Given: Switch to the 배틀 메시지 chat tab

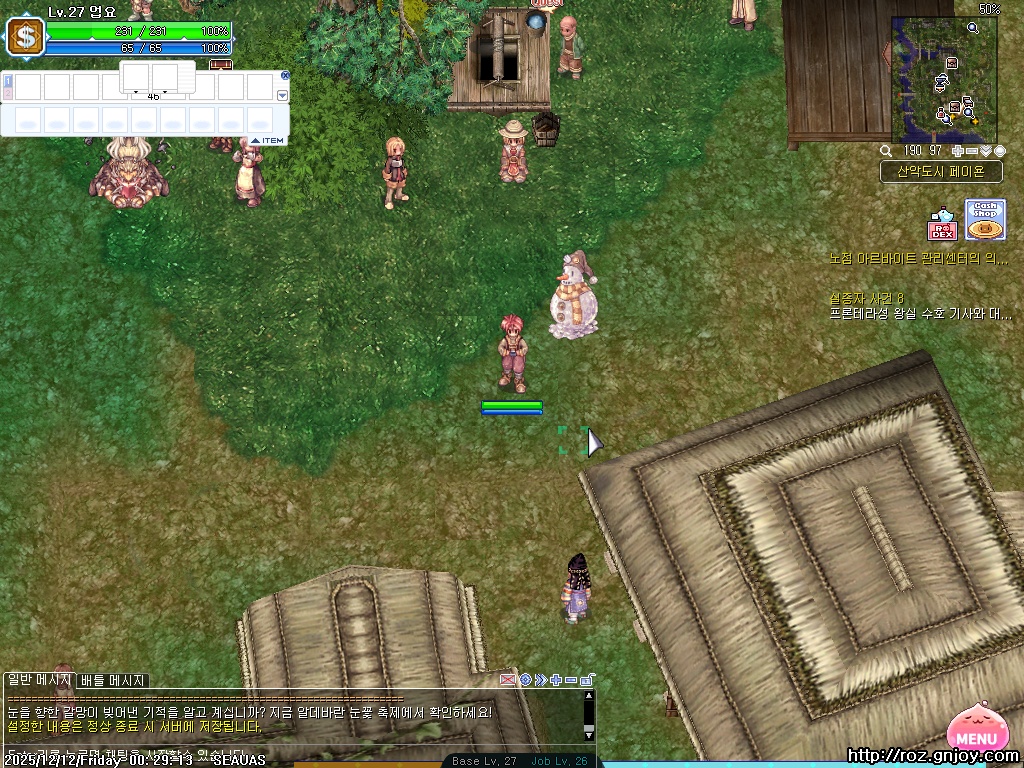Looking at the screenshot, I should click(113, 681).
